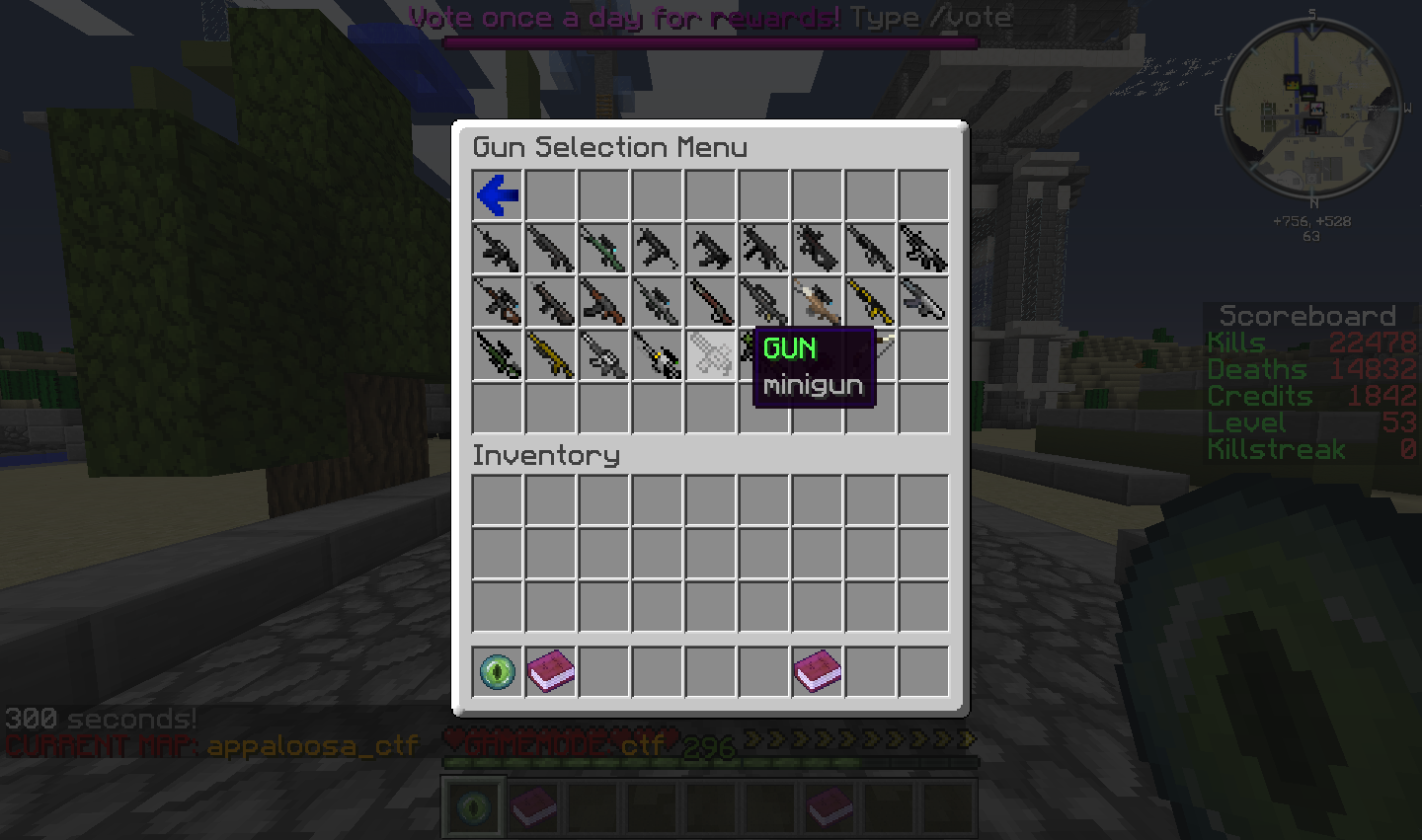
Task: Select the highlighted minigun slot
Action: (711, 355)
